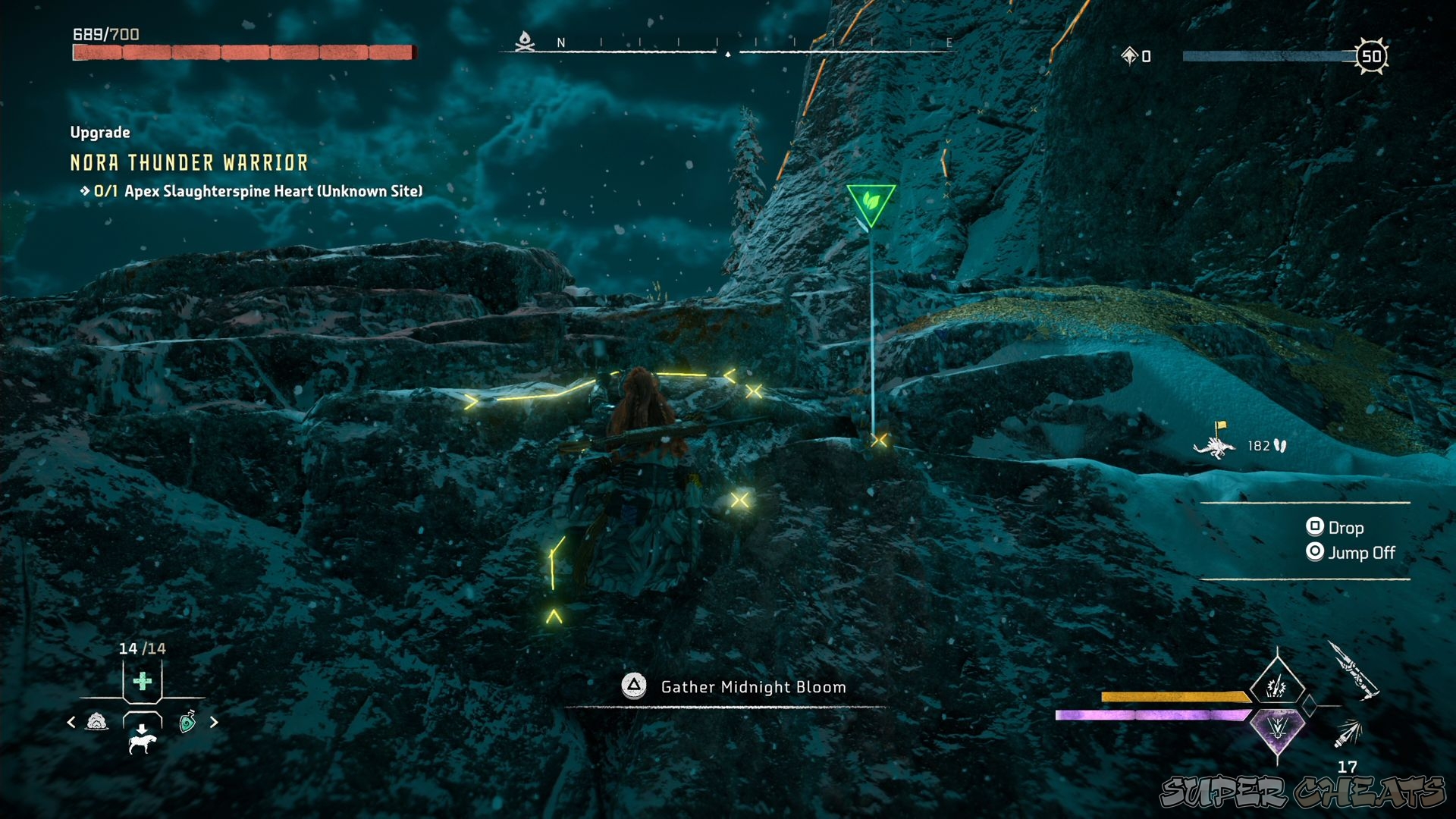Click the Nora Thunder Warrior quest title

click(x=188, y=162)
